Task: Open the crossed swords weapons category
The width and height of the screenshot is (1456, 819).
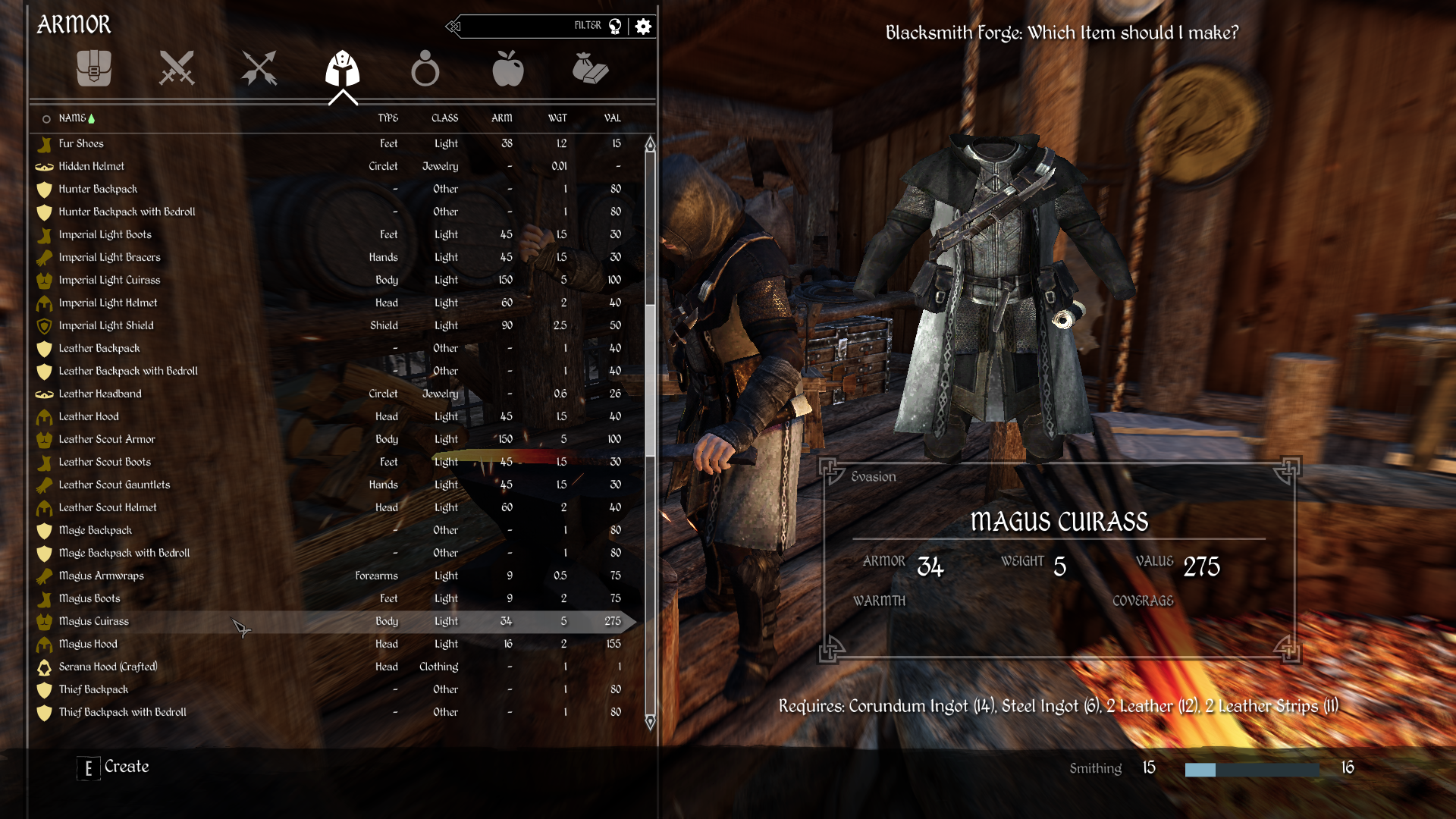Action: [177, 69]
